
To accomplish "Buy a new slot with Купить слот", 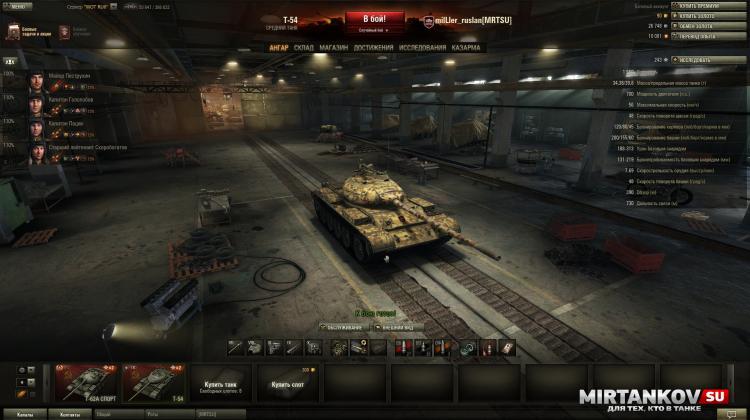I will click(x=288, y=383).
